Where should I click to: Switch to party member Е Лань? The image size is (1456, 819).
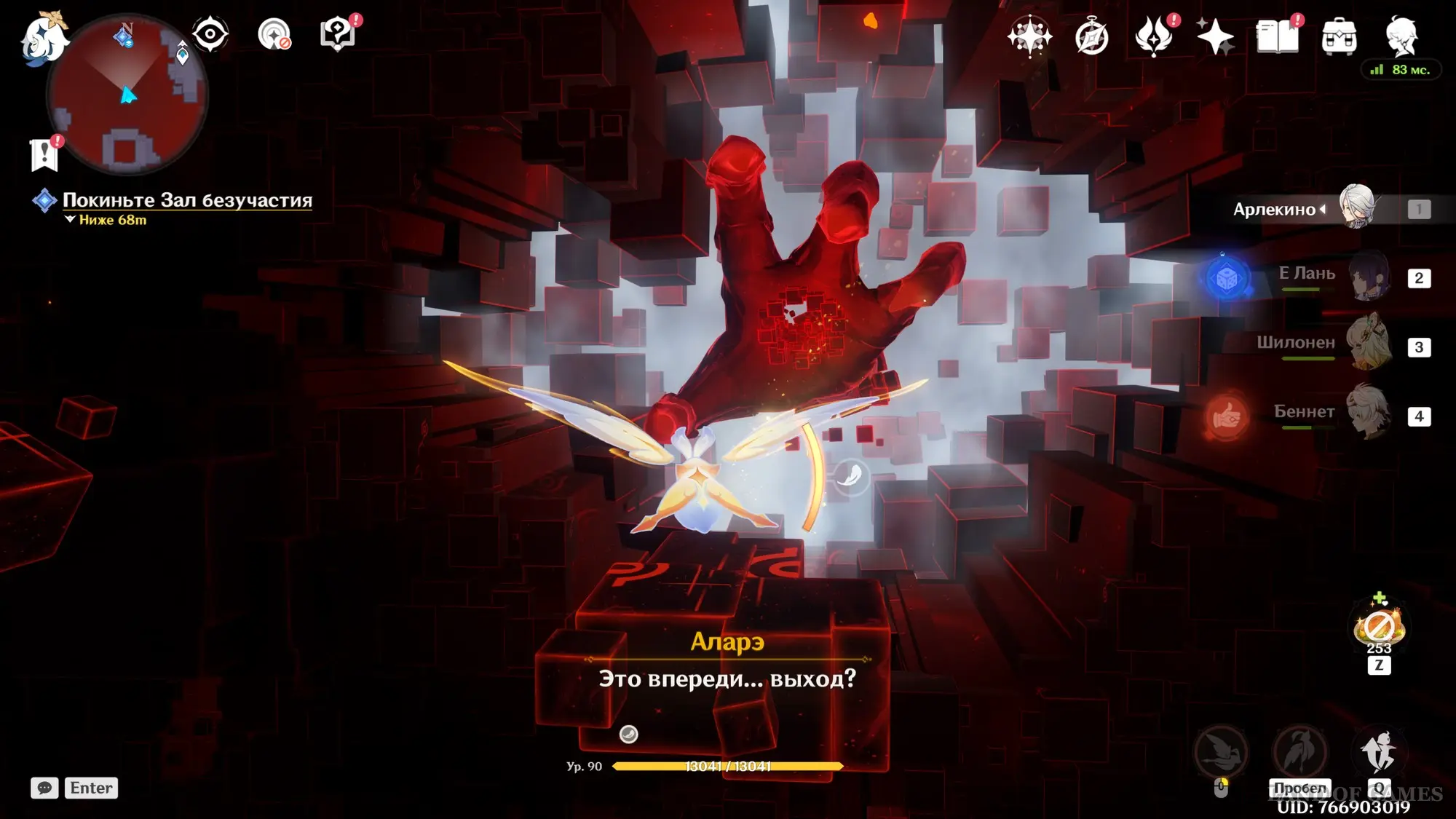point(1369,277)
